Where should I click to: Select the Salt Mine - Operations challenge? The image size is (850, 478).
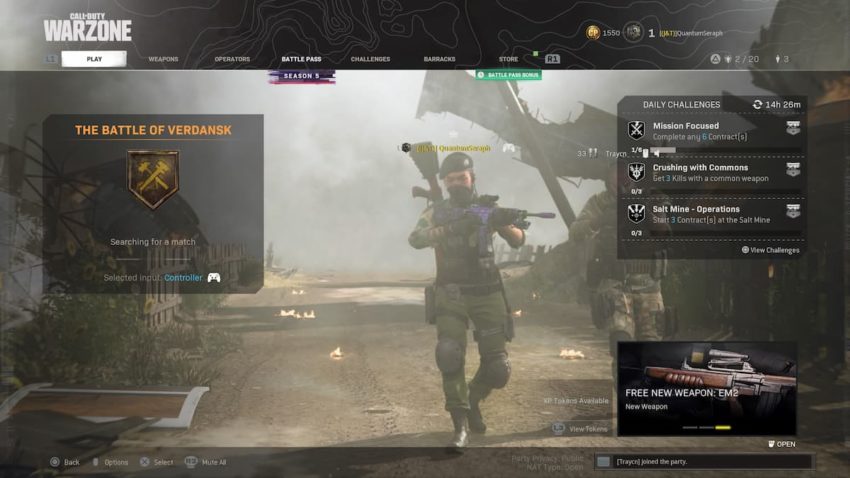click(x=712, y=214)
